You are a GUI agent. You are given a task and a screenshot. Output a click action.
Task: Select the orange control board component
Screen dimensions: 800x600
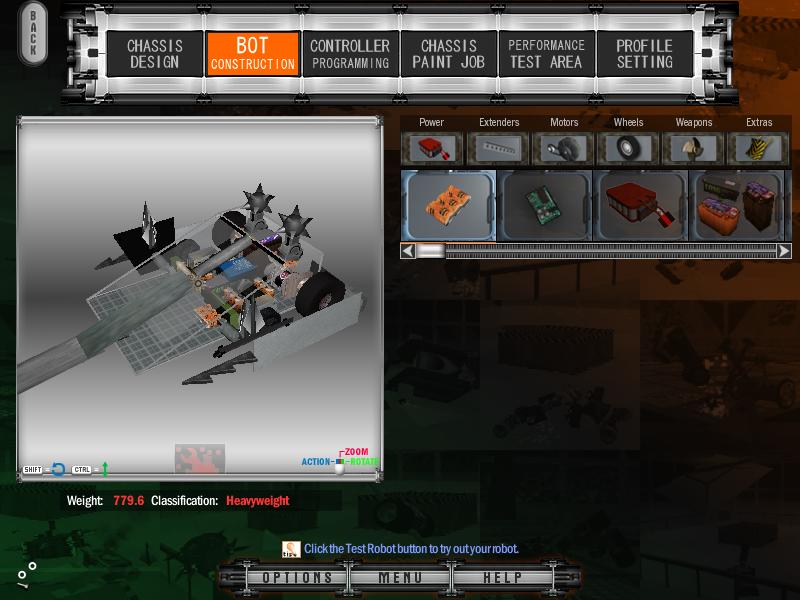click(448, 205)
